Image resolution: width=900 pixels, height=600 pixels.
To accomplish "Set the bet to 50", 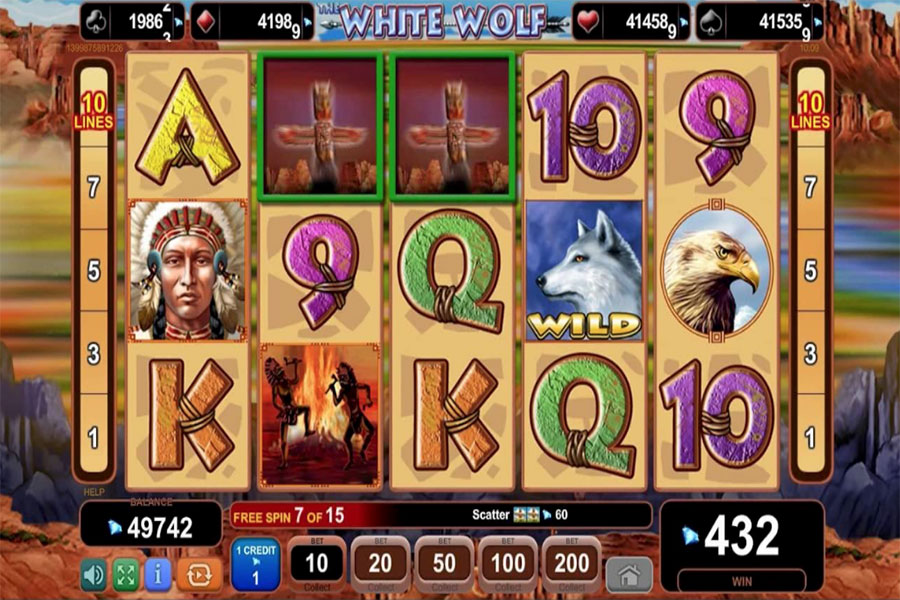I will [443, 565].
